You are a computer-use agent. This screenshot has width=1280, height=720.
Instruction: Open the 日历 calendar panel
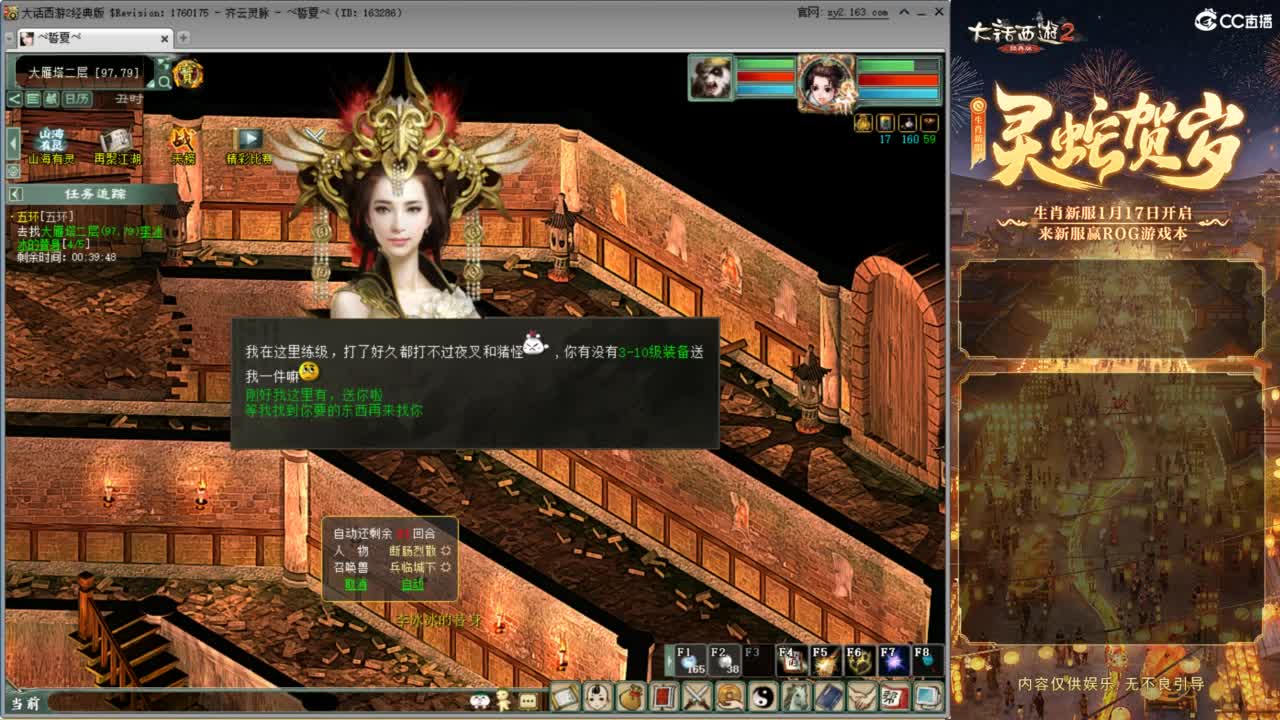[77, 98]
